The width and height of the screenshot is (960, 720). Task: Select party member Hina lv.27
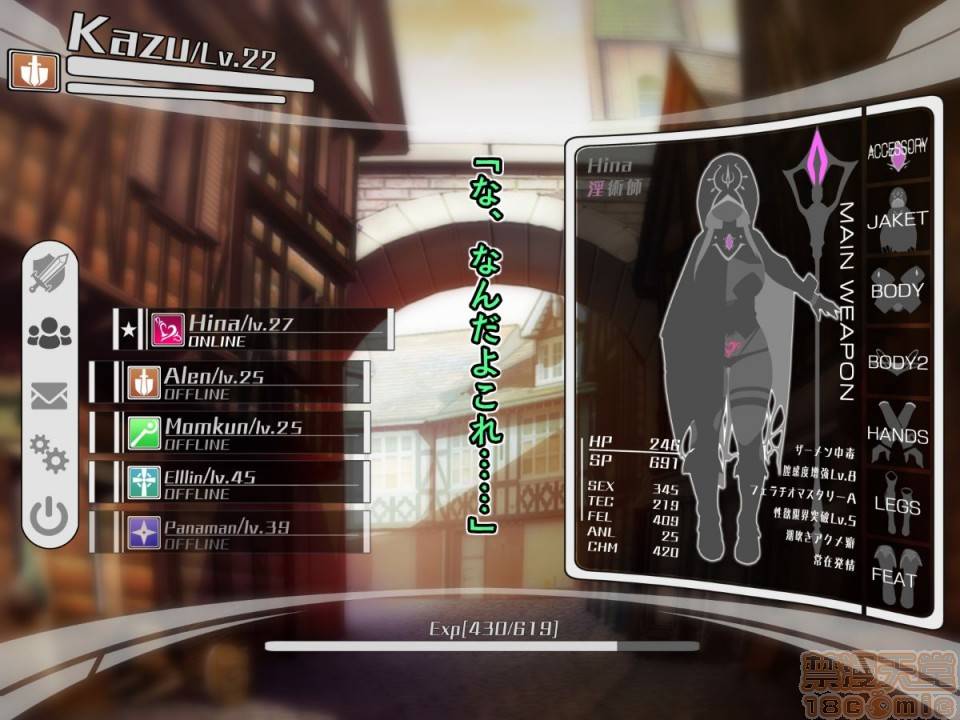[x=265, y=329]
